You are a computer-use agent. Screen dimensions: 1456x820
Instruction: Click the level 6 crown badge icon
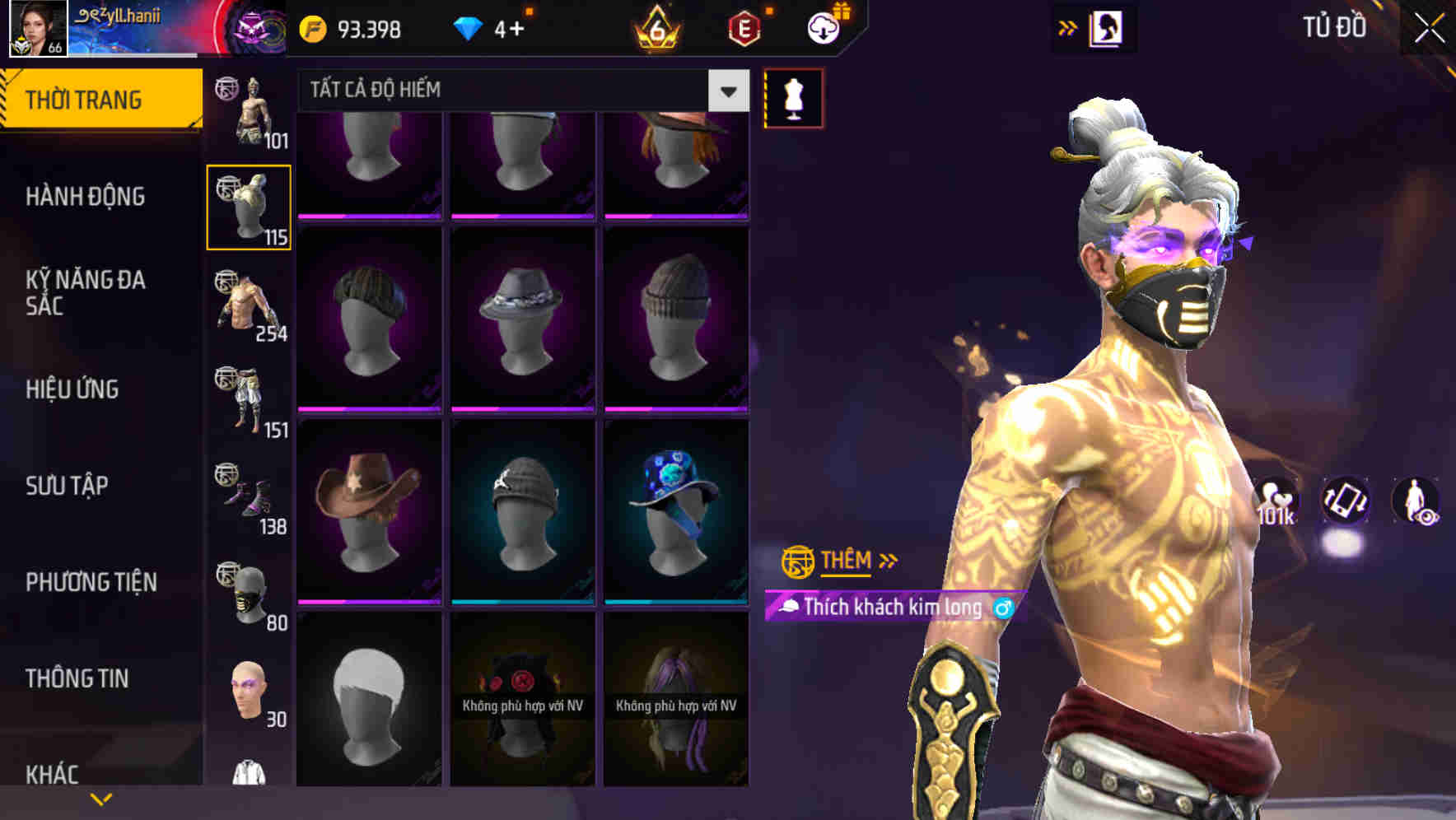point(655,27)
